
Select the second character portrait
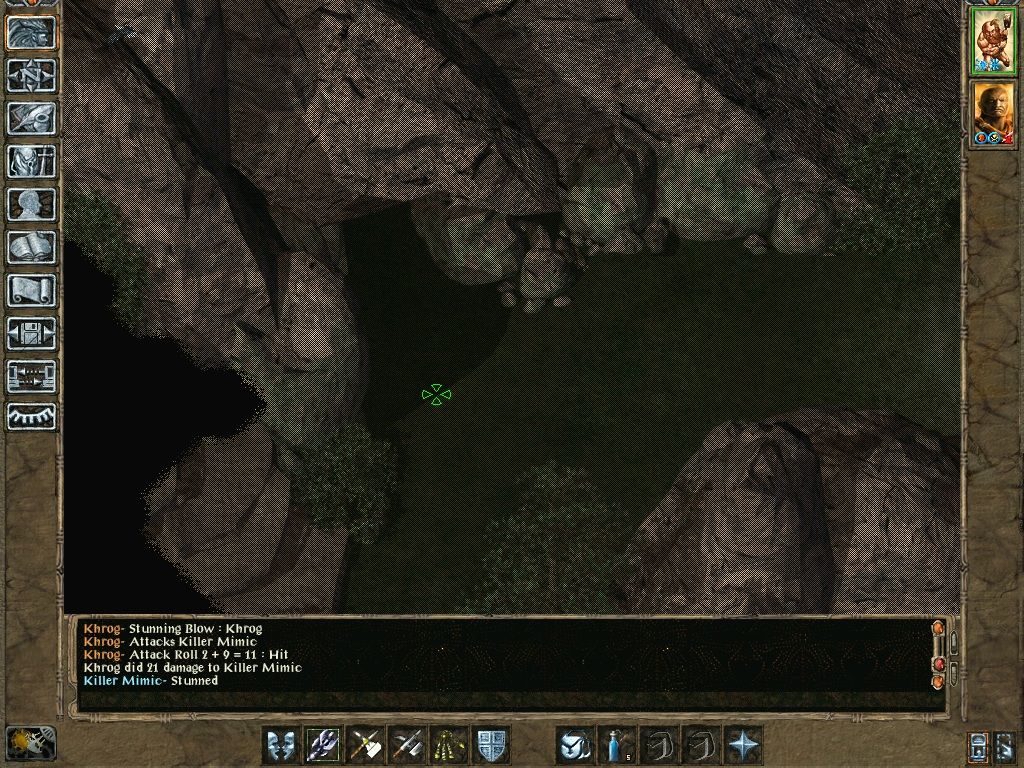(x=993, y=114)
